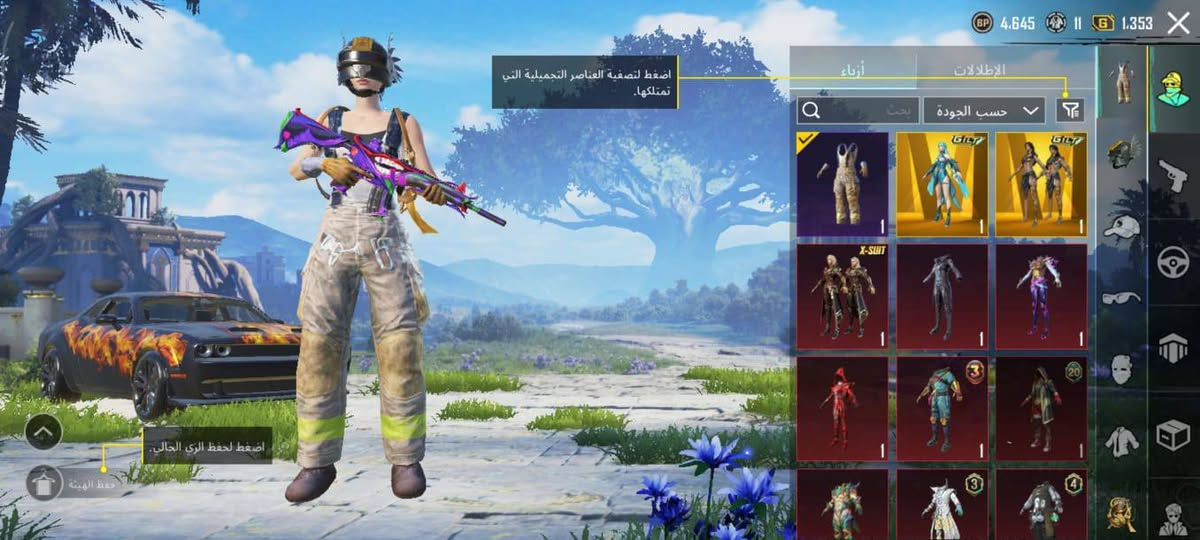The image size is (1200, 540).
Task: Select the X-SUIT outfit tile
Action: pyautogui.click(x=842, y=297)
